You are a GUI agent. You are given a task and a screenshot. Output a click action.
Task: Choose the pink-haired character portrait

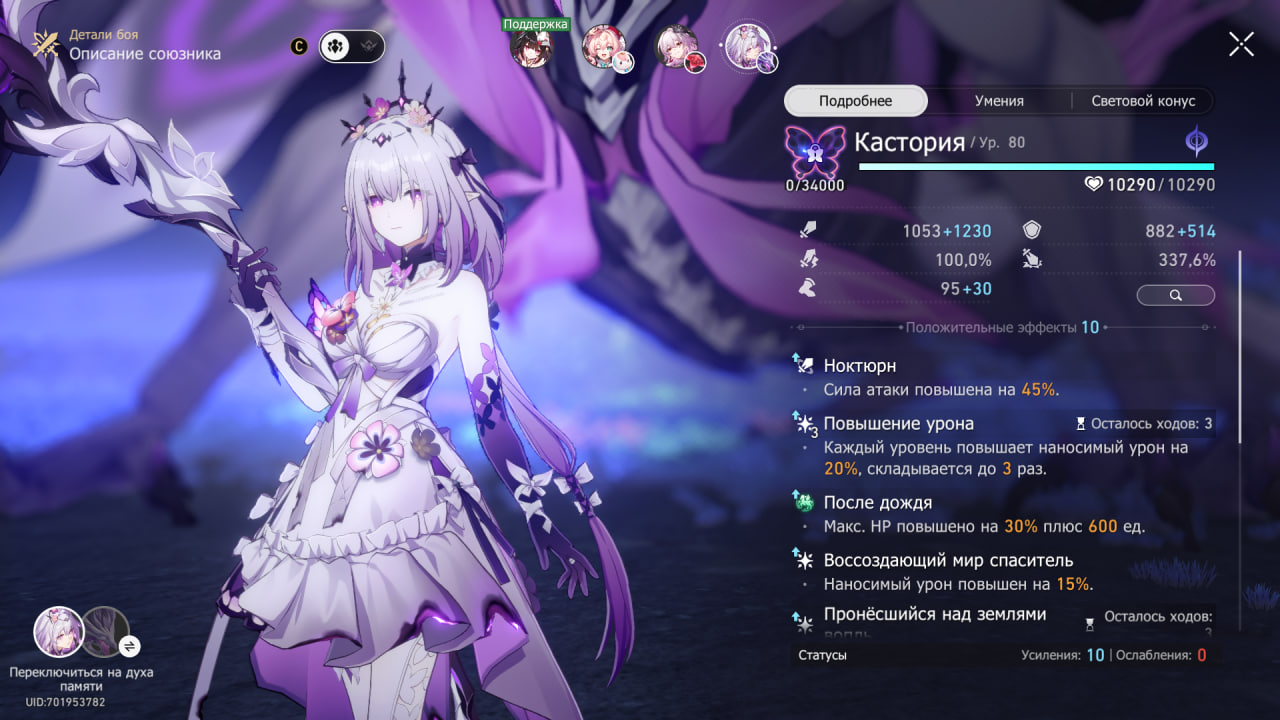[604, 47]
